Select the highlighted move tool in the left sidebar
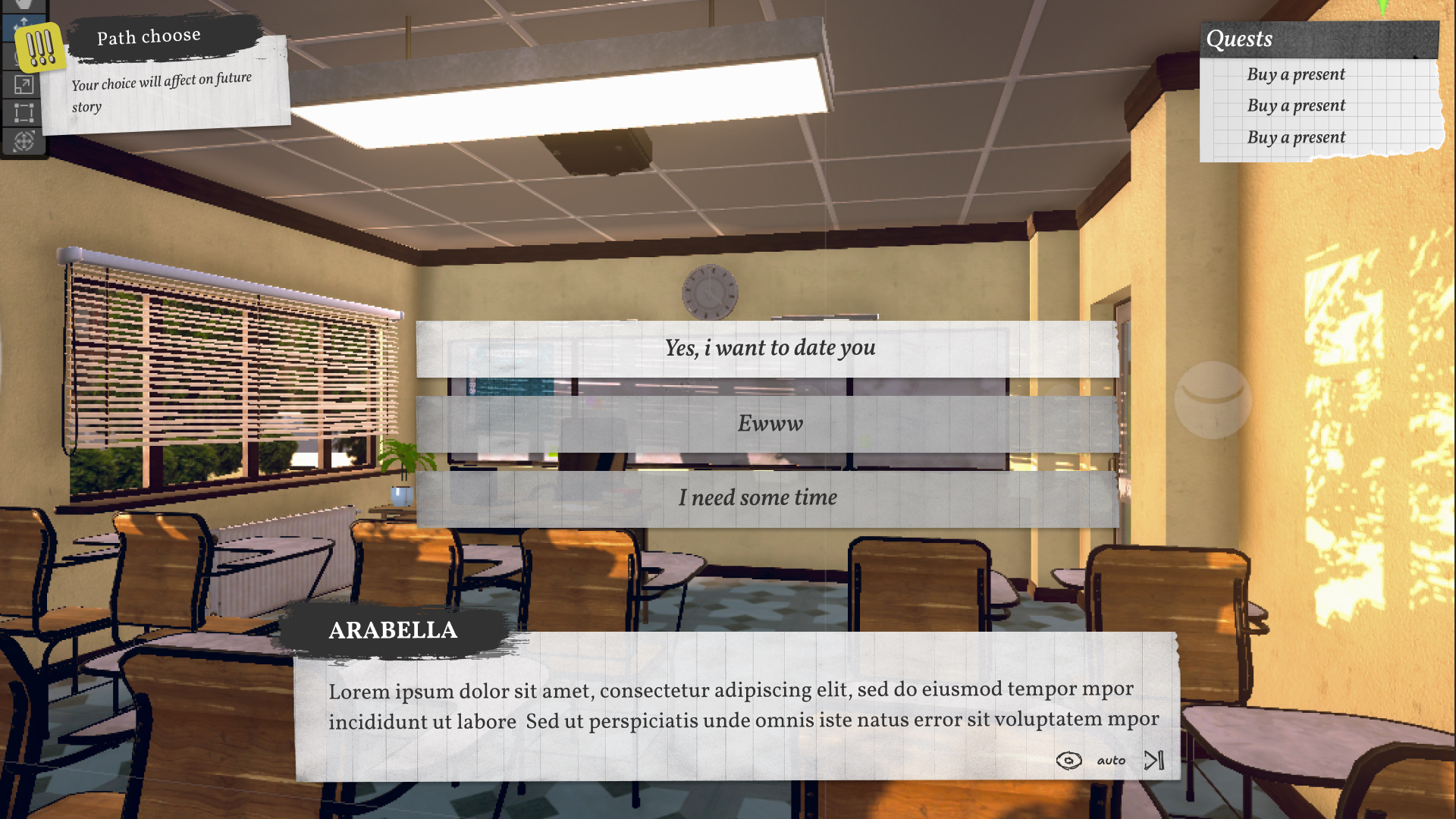This screenshot has width=1456, height=819. [23, 27]
